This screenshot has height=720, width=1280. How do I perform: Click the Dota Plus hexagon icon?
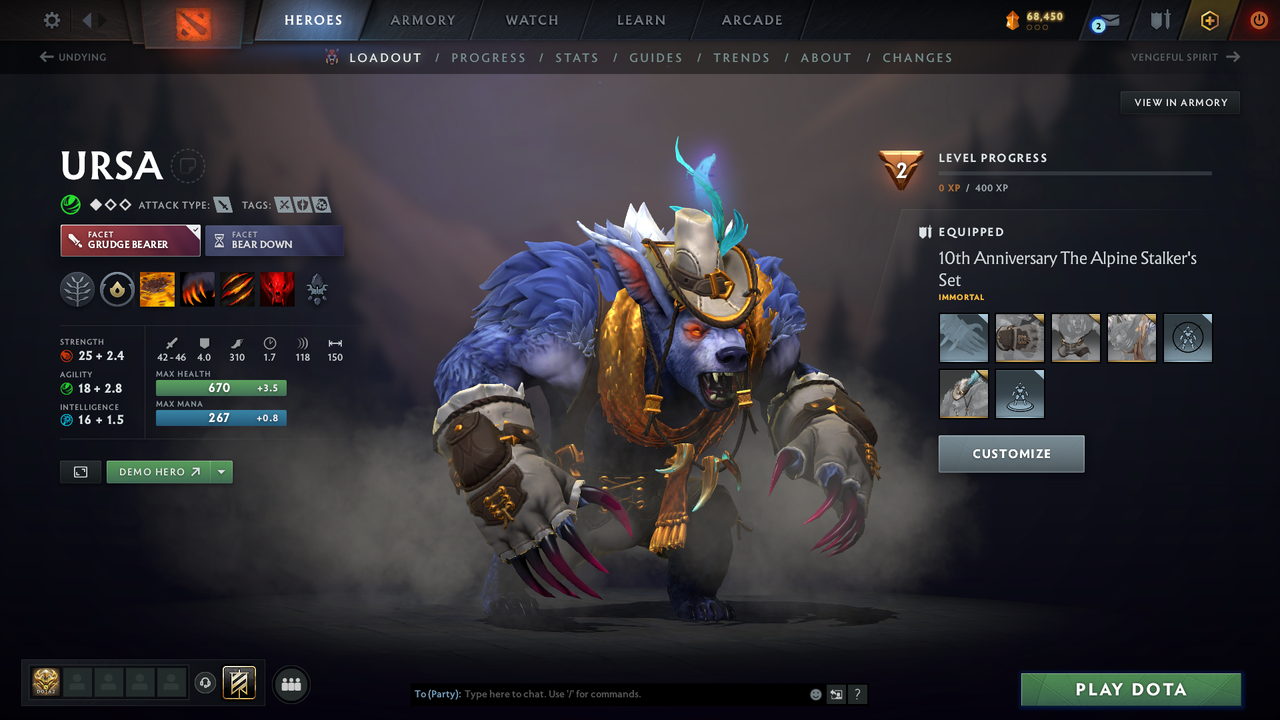click(x=1209, y=19)
